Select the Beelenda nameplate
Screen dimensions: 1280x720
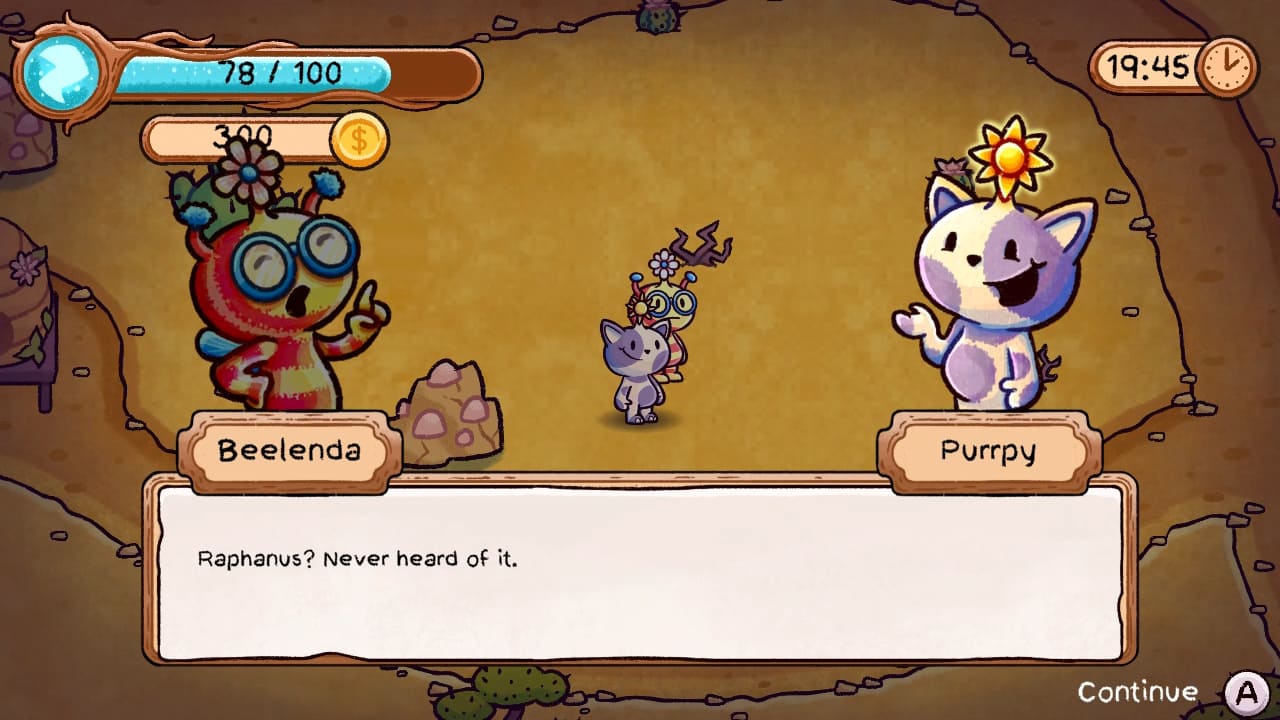pos(288,452)
